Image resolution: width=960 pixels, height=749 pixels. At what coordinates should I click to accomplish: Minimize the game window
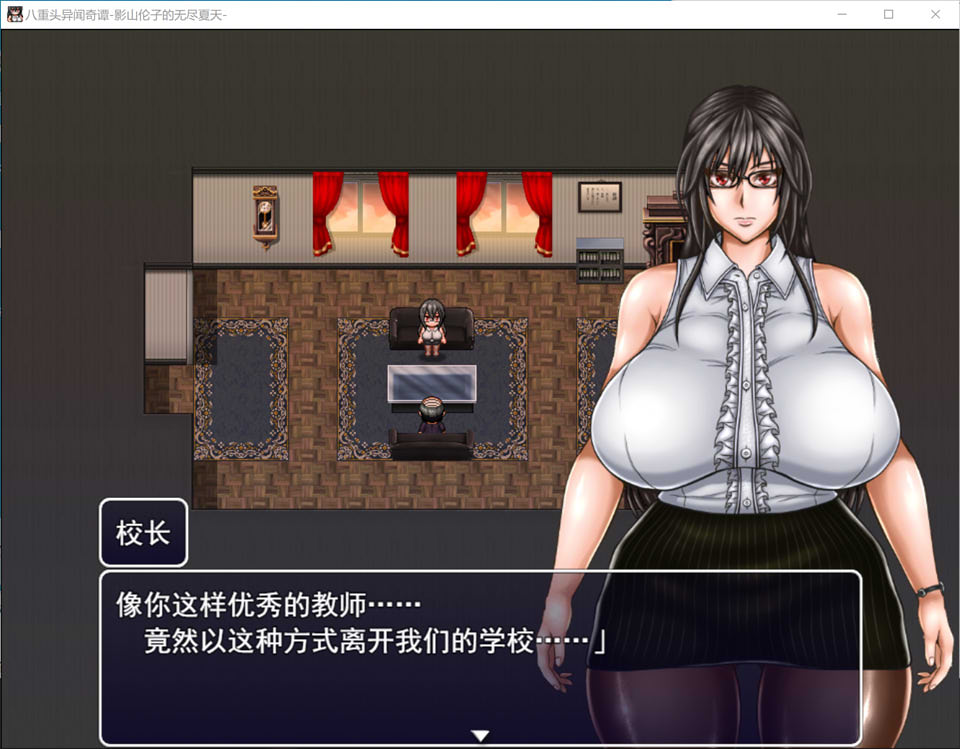(x=841, y=14)
